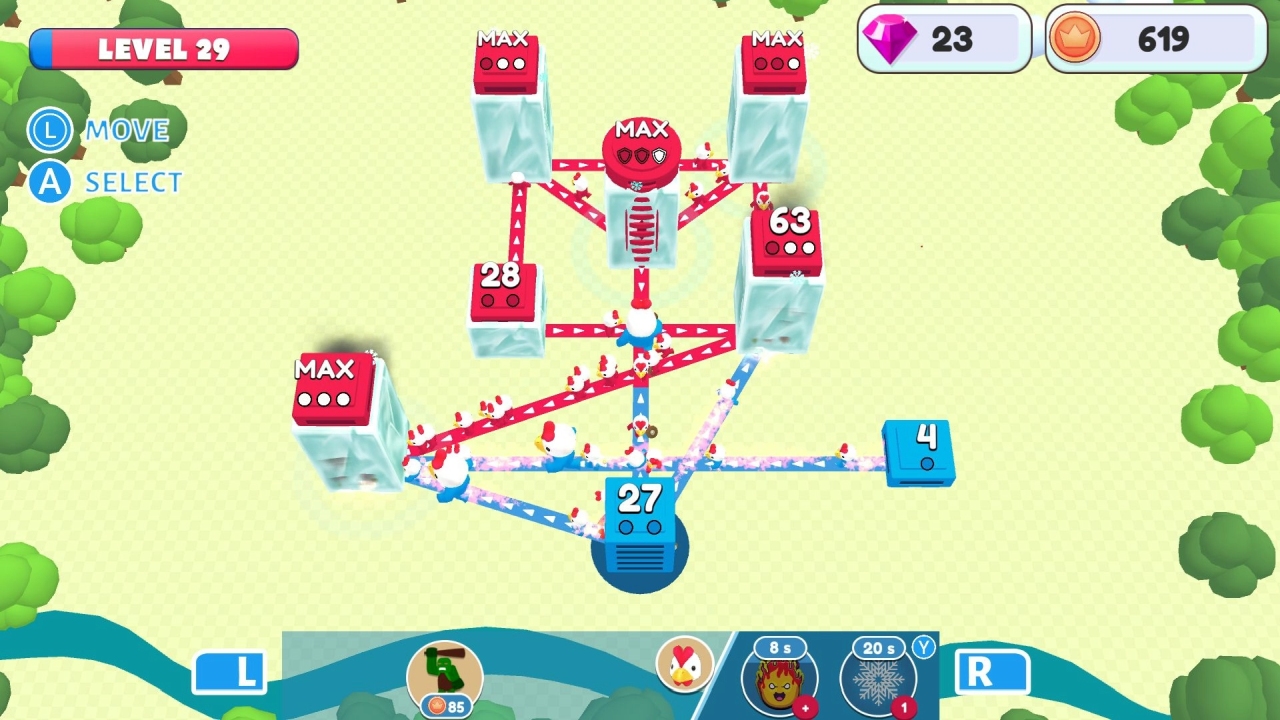
Task: Click the orange crown coin icon
Action: (x=1077, y=39)
